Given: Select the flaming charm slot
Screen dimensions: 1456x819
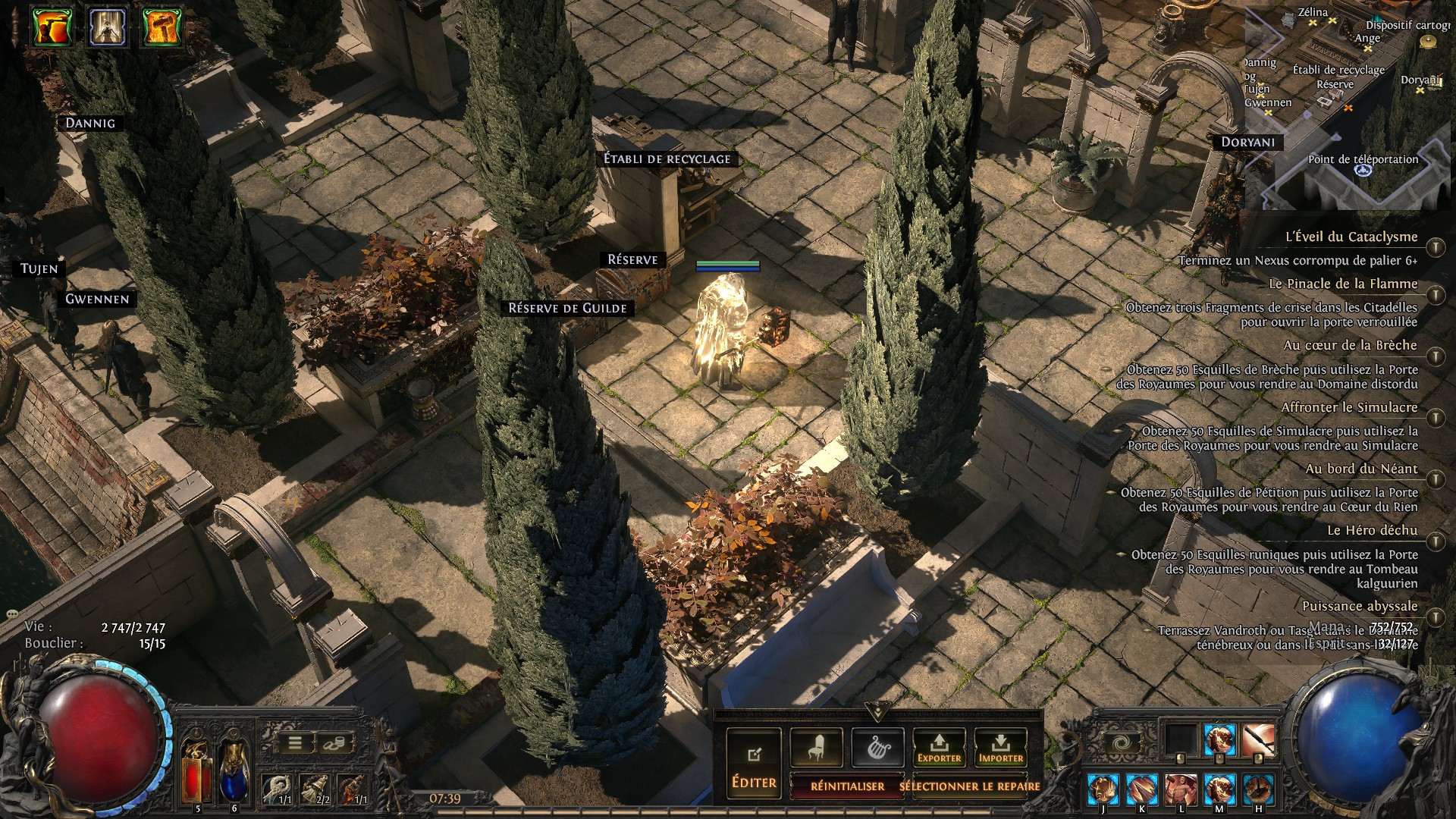Looking at the screenshot, I should pyautogui.click(x=353, y=789).
